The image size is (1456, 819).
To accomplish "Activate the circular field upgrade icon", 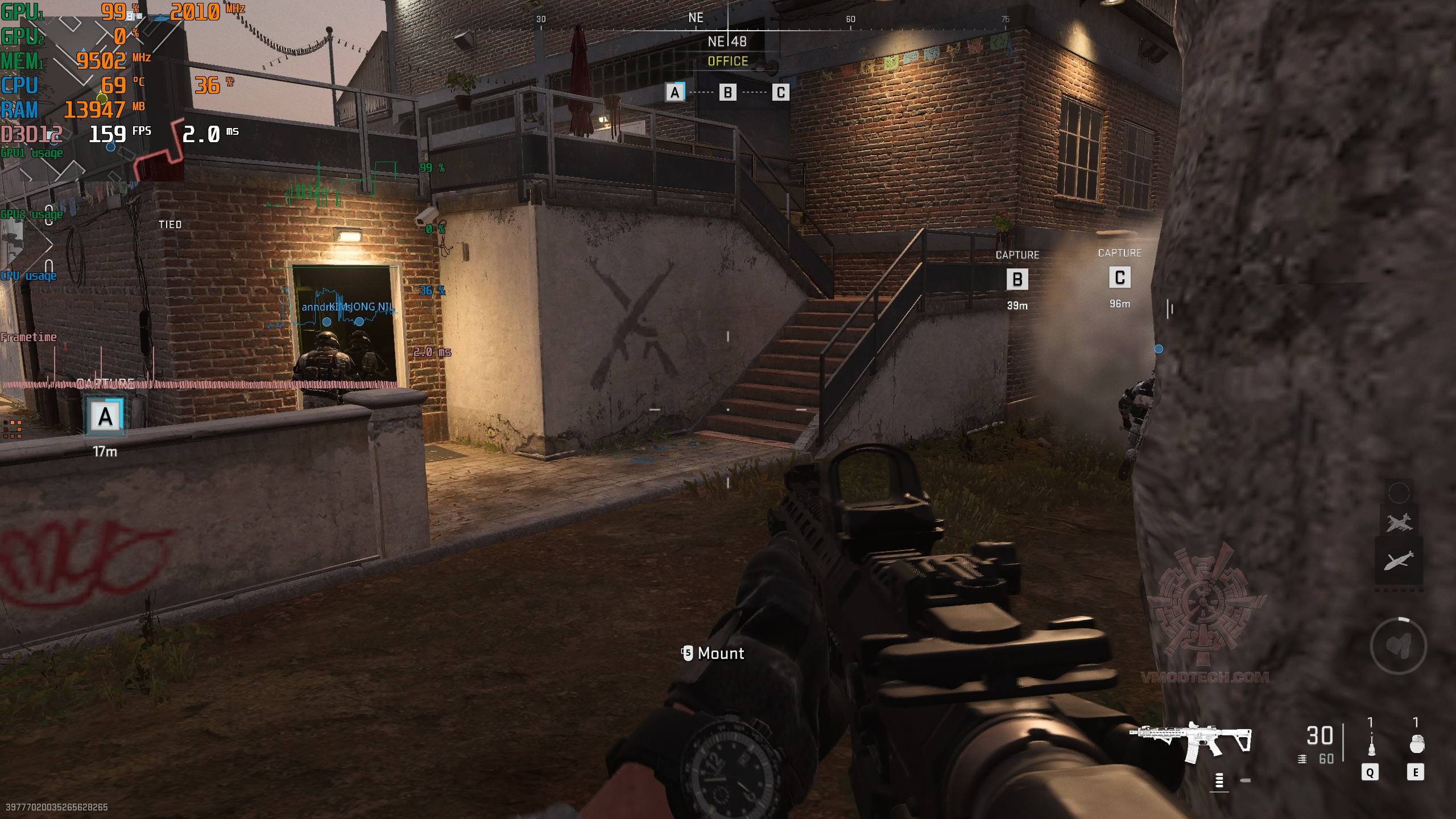I will coord(1398,646).
